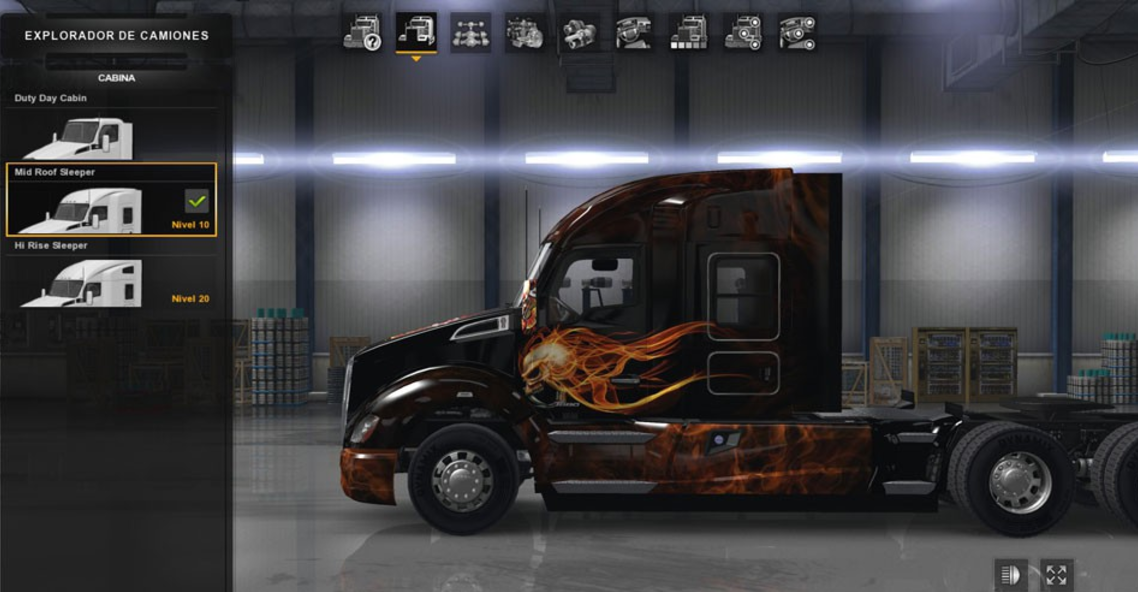Switch to the cabin category tab
The height and width of the screenshot is (592, 1138).
(416, 33)
